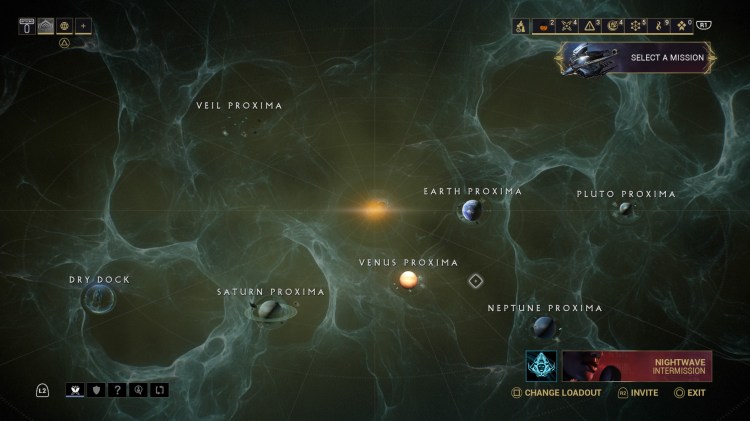Choose Earth Proxima on the star chart
Image resolution: width=750 pixels, height=421 pixels.
(471, 210)
